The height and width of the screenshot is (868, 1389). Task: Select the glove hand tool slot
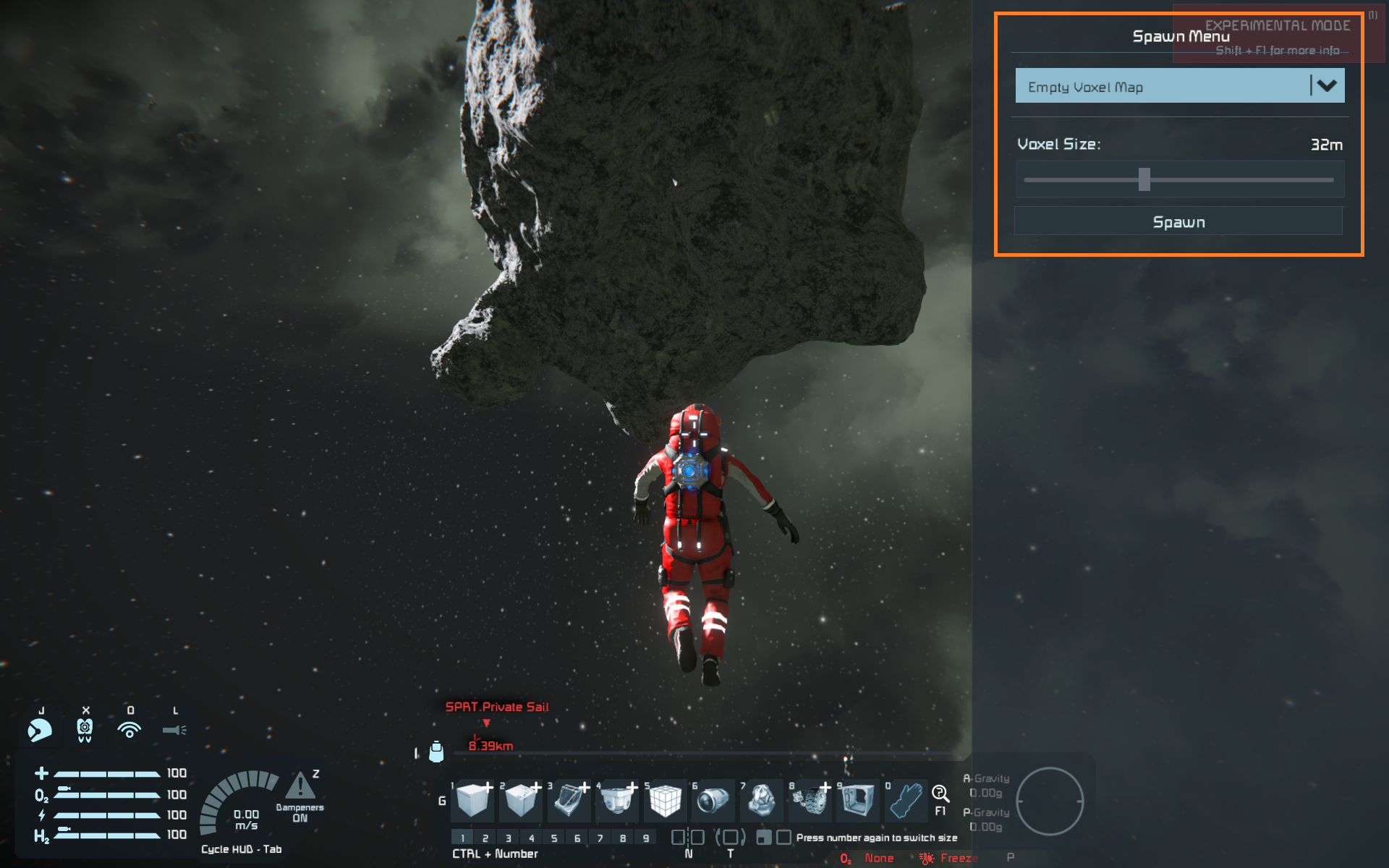906,801
